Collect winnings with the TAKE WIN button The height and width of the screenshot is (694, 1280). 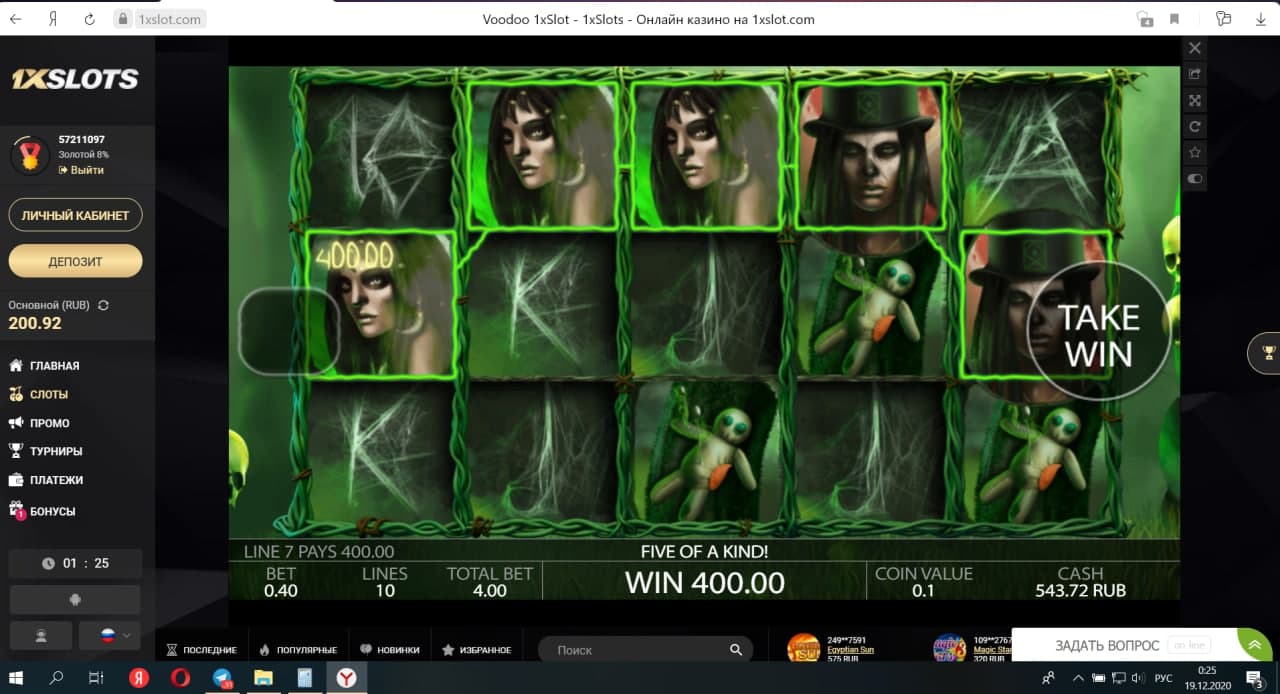[x=1099, y=335]
